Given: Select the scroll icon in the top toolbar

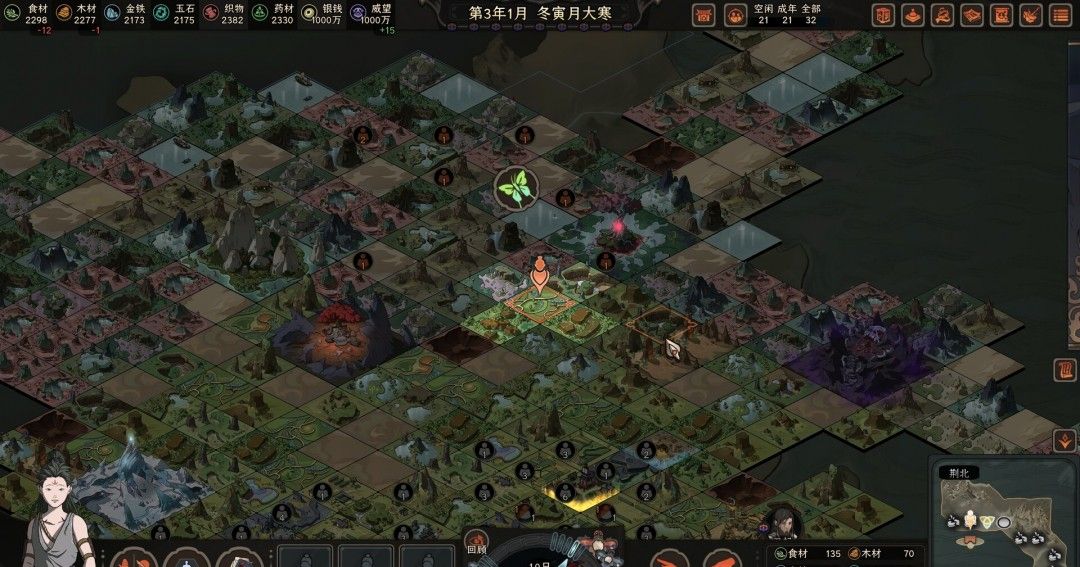Looking at the screenshot, I should pos(1001,15).
